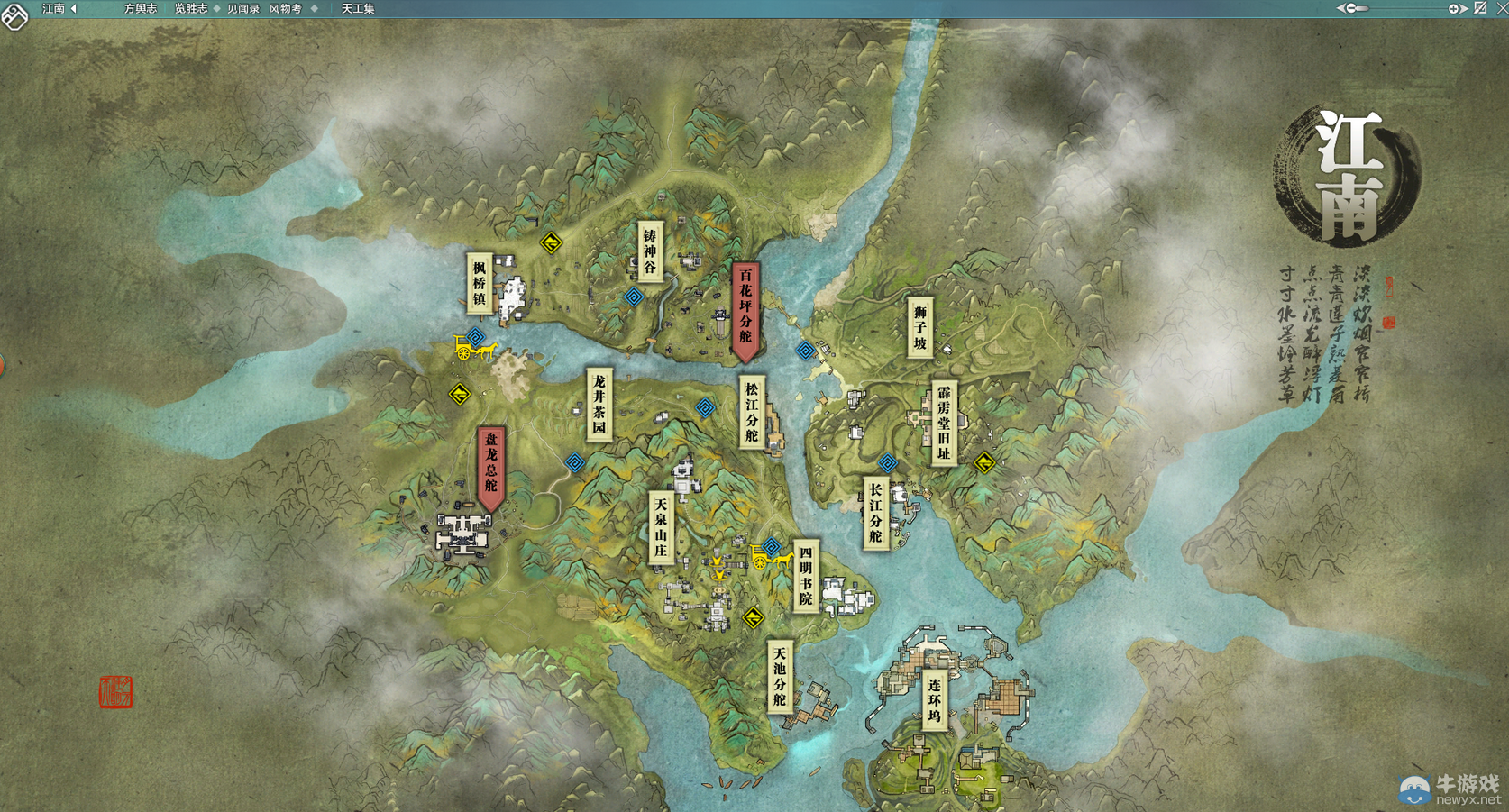Toggle the diamond indicator beside 览胜志

[x=216, y=8]
